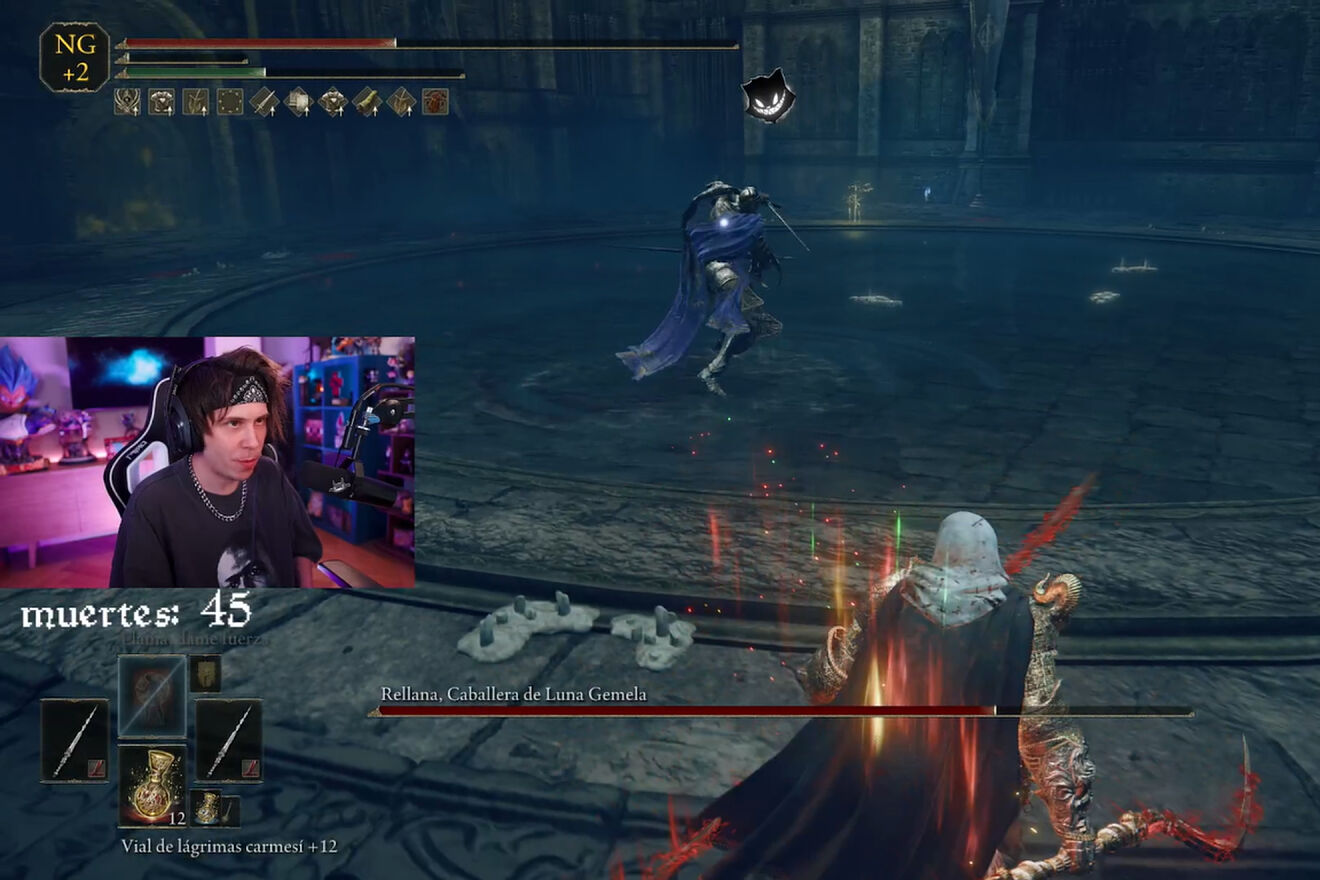Screen dimensions: 1320x880
Task: Click the grinning black cat logo
Action: click(768, 97)
